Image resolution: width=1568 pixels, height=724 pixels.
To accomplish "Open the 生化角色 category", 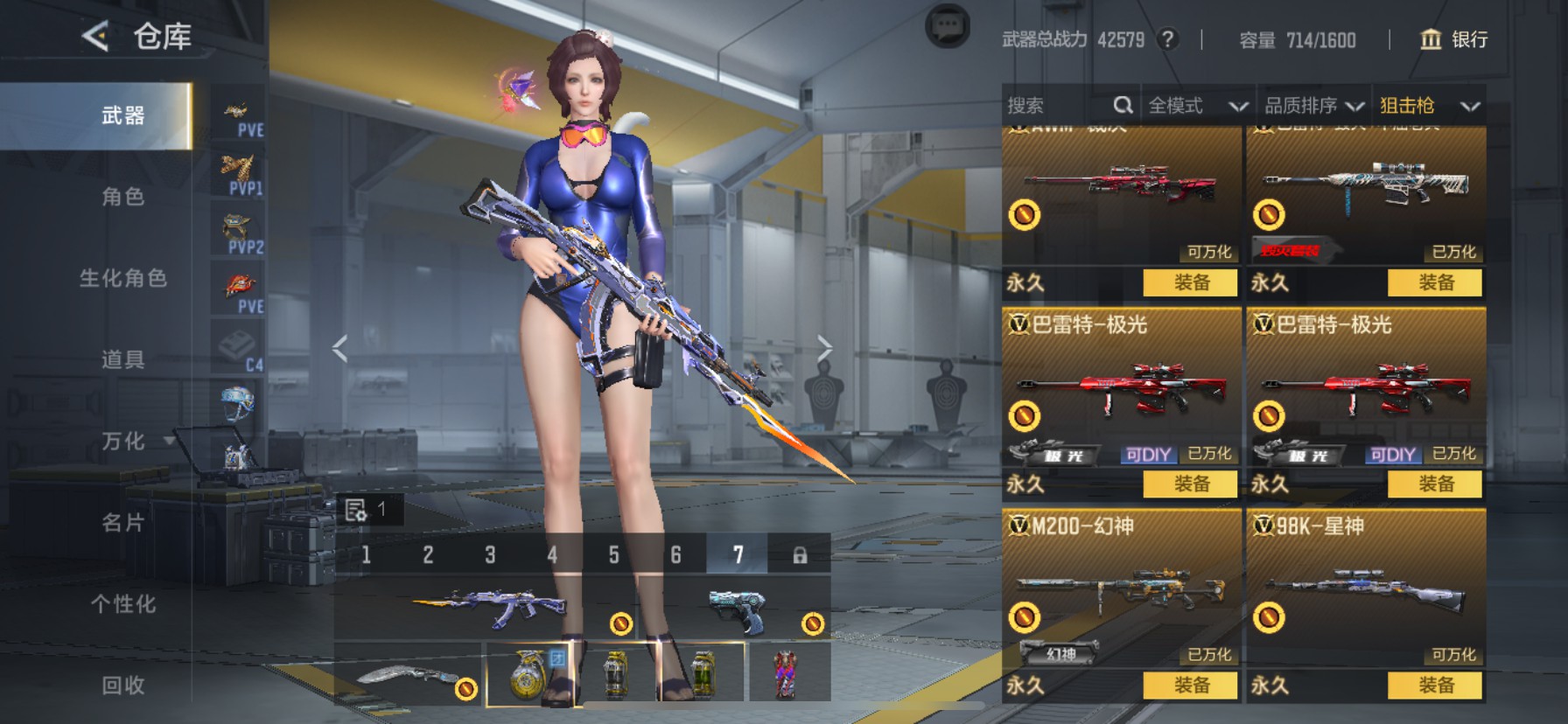I will click(x=122, y=278).
